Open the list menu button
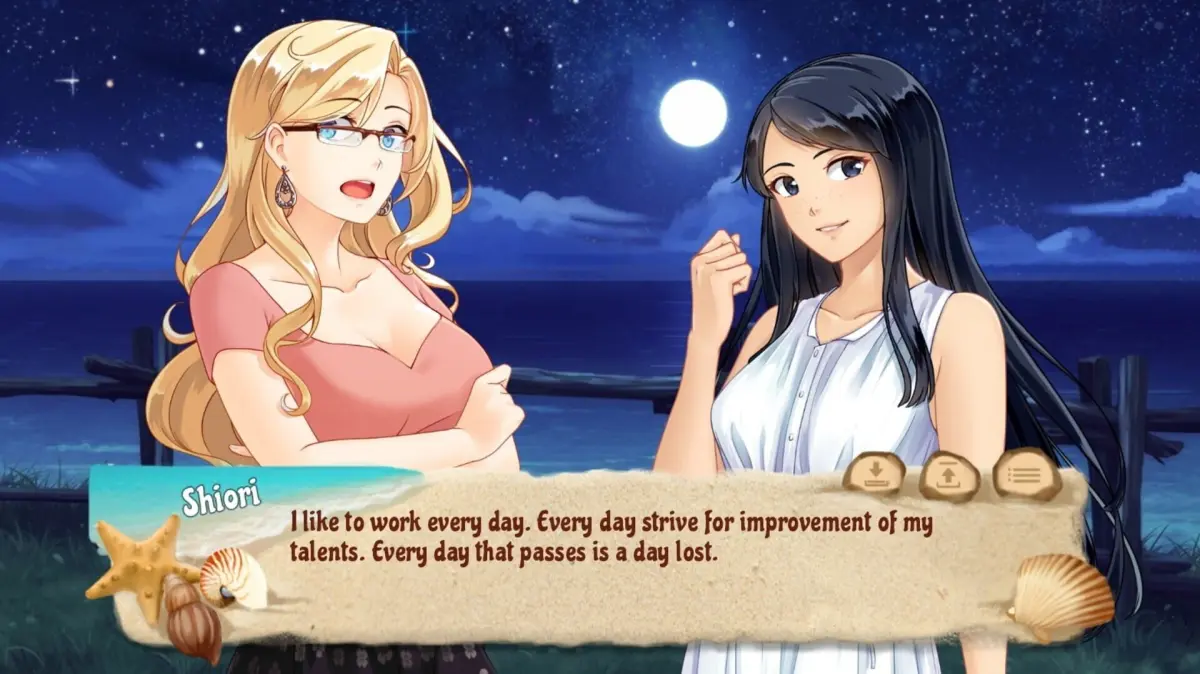The width and height of the screenshot is (1200, 674). tap(1026, 474)
